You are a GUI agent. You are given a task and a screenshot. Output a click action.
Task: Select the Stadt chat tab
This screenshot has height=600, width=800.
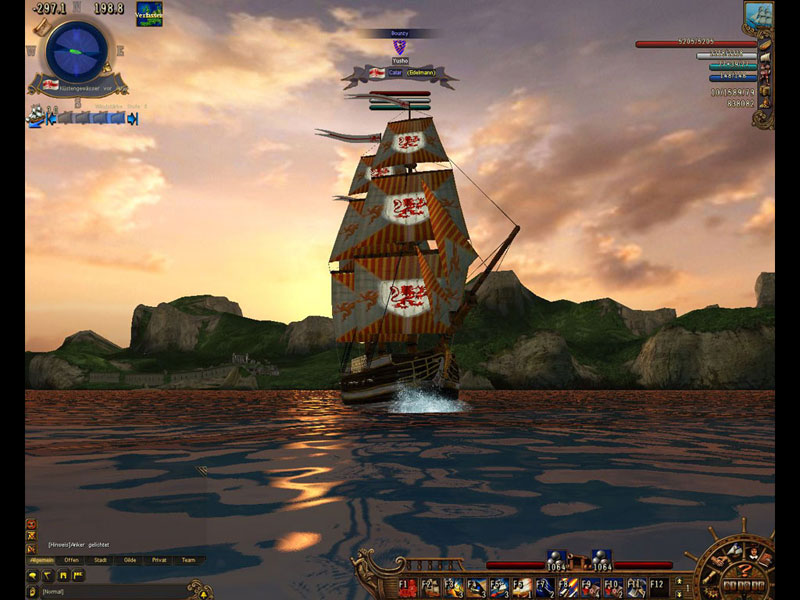[101, 560]
